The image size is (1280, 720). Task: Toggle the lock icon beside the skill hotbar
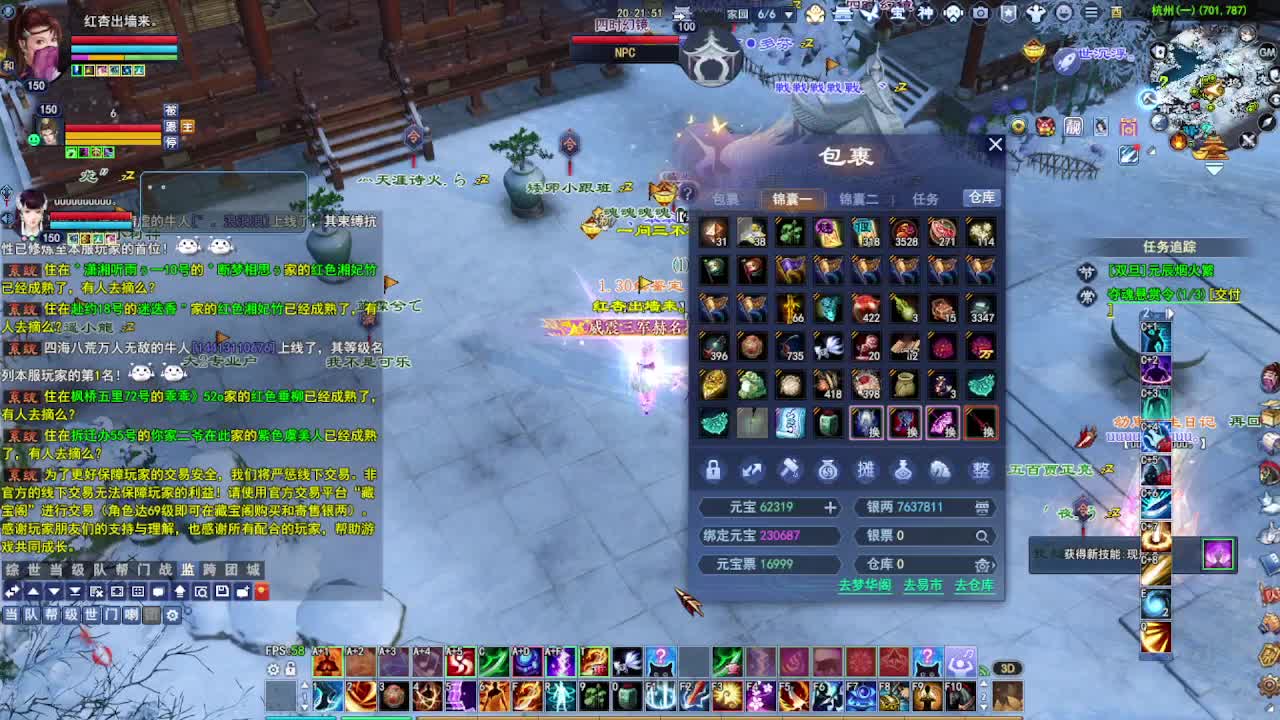[290, 669]
